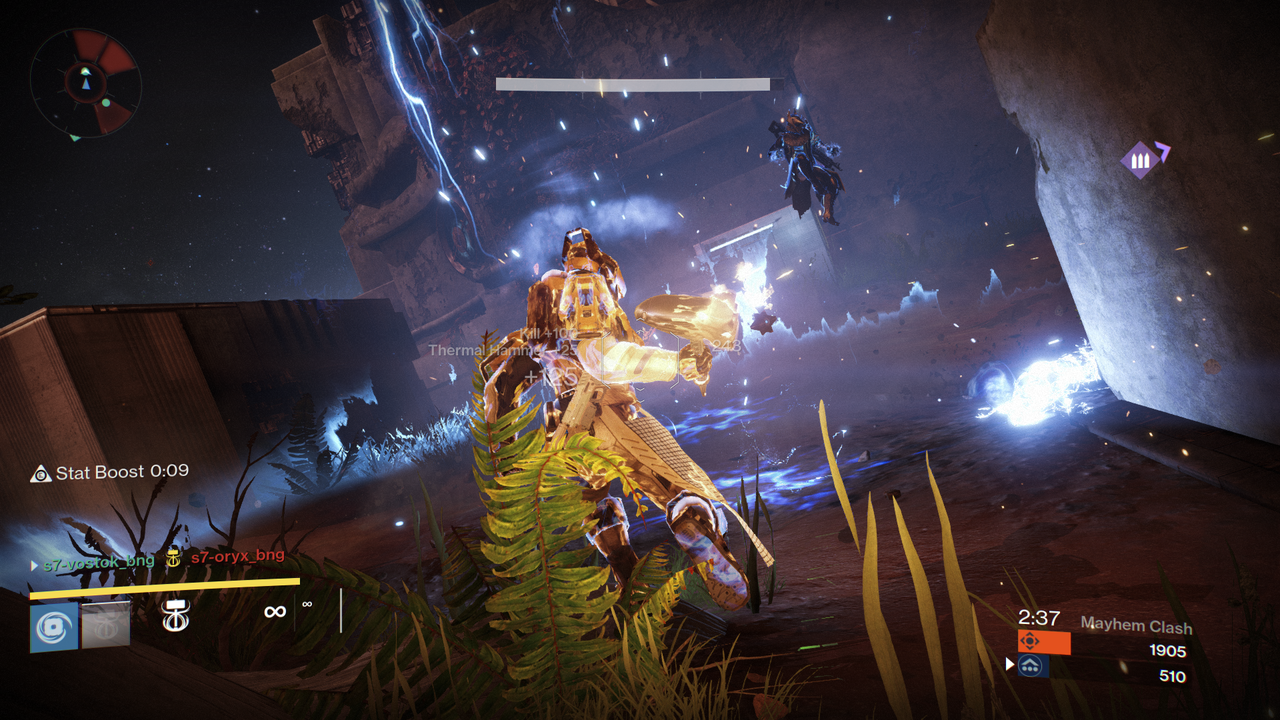Click the Mayhem Clash mode label
The width and height of the screenshot is (1280, 720).
(1136, 626)
